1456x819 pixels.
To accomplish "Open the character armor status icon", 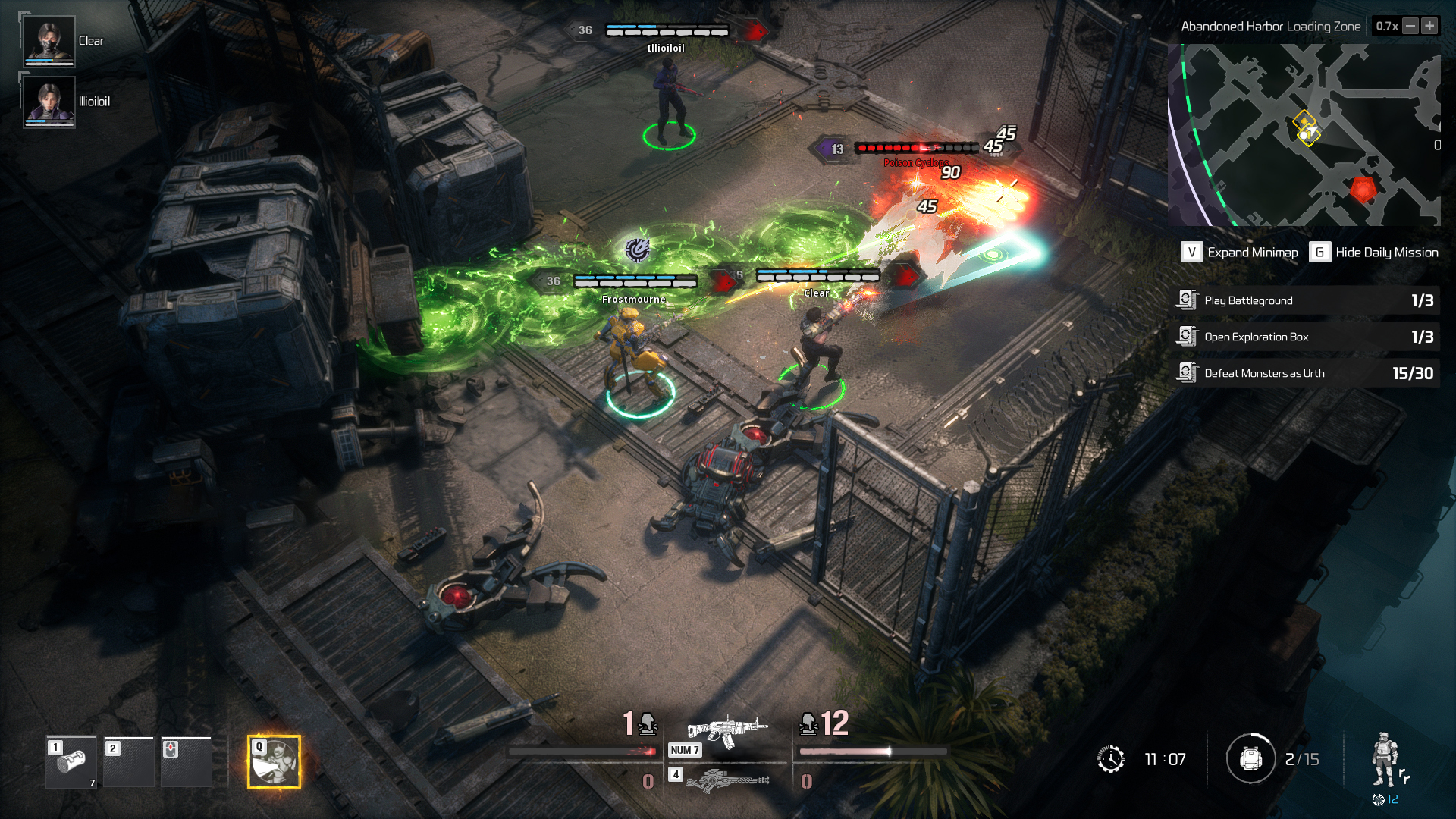I will 1385,760.
